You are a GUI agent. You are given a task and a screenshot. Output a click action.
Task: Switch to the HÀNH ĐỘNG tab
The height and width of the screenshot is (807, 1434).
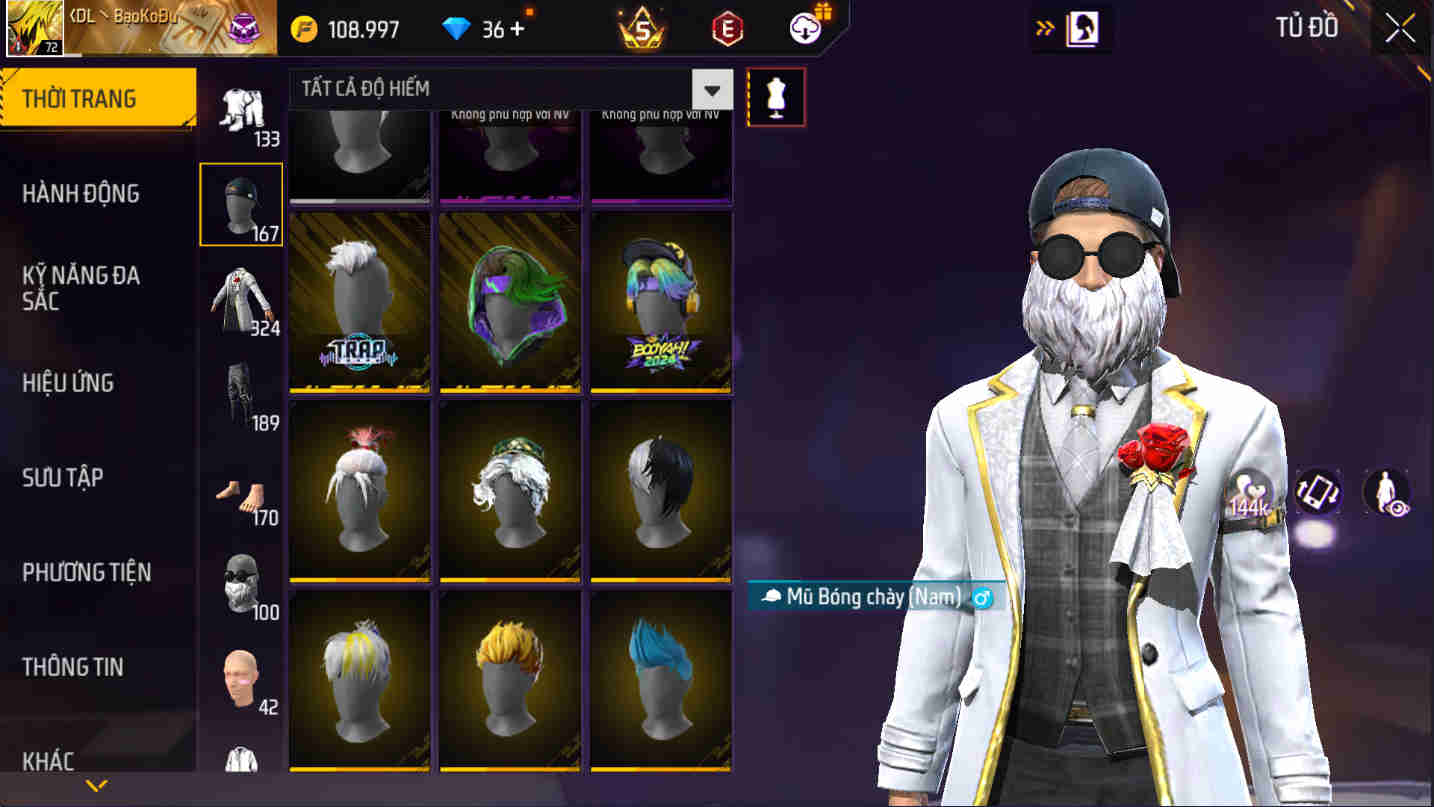[83, 194]
